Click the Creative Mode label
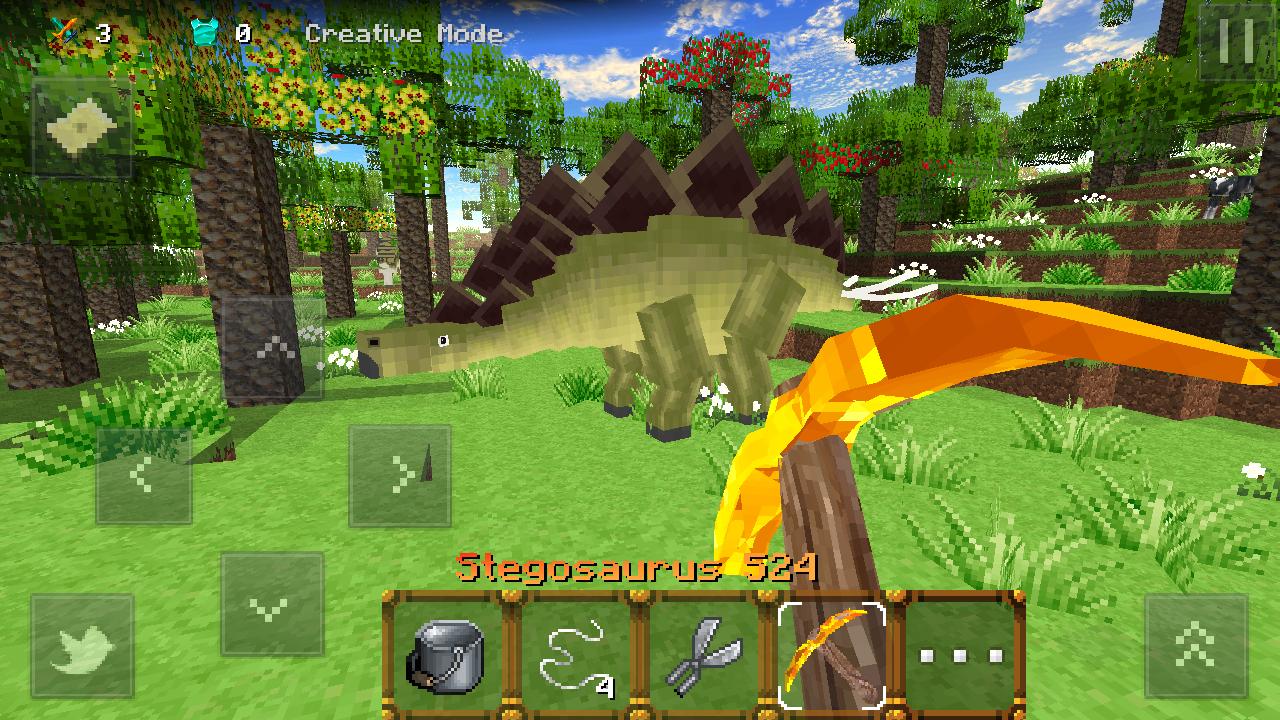The image size is (1280, 720). point(403,34)
